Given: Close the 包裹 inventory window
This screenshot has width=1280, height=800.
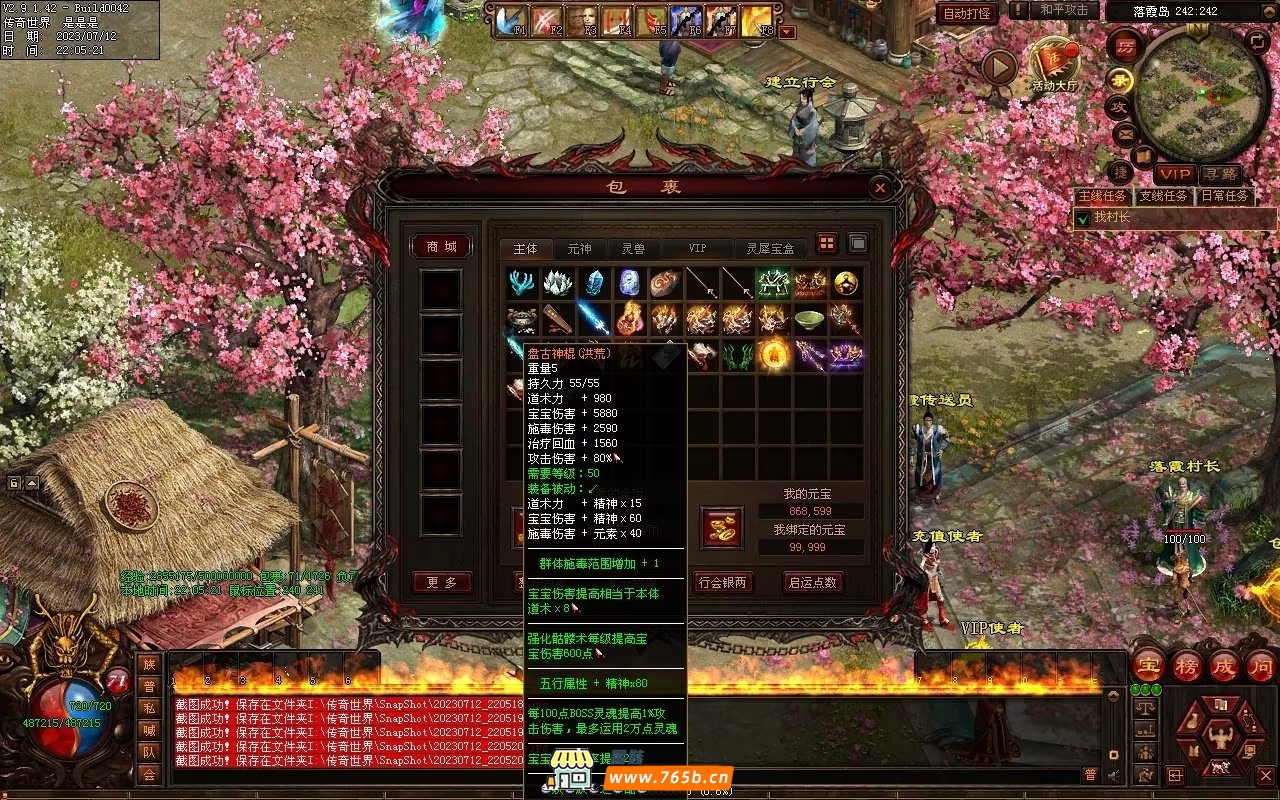Looking at the screenshot, I should [x=879, y=187].
